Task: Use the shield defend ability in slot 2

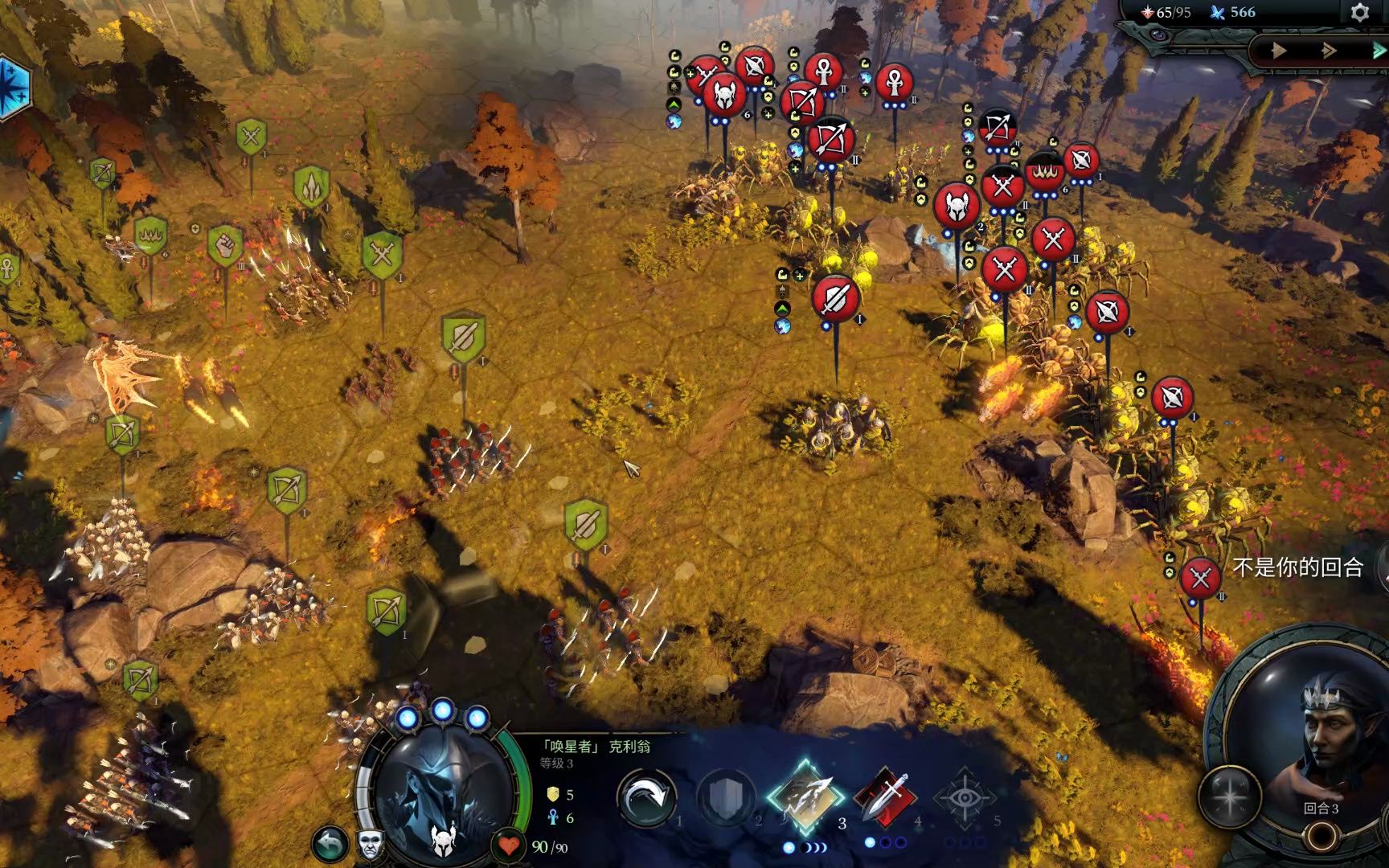Action: point(725,797)
